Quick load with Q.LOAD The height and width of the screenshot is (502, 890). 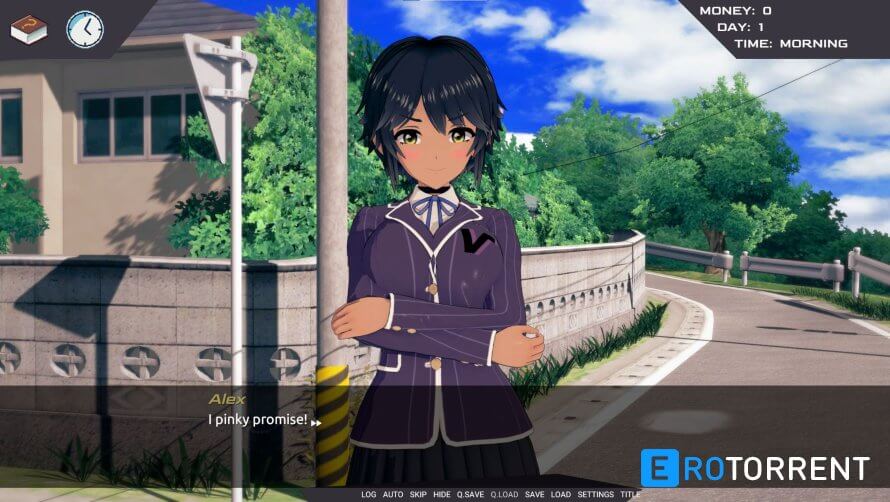[x=505, y=495]
